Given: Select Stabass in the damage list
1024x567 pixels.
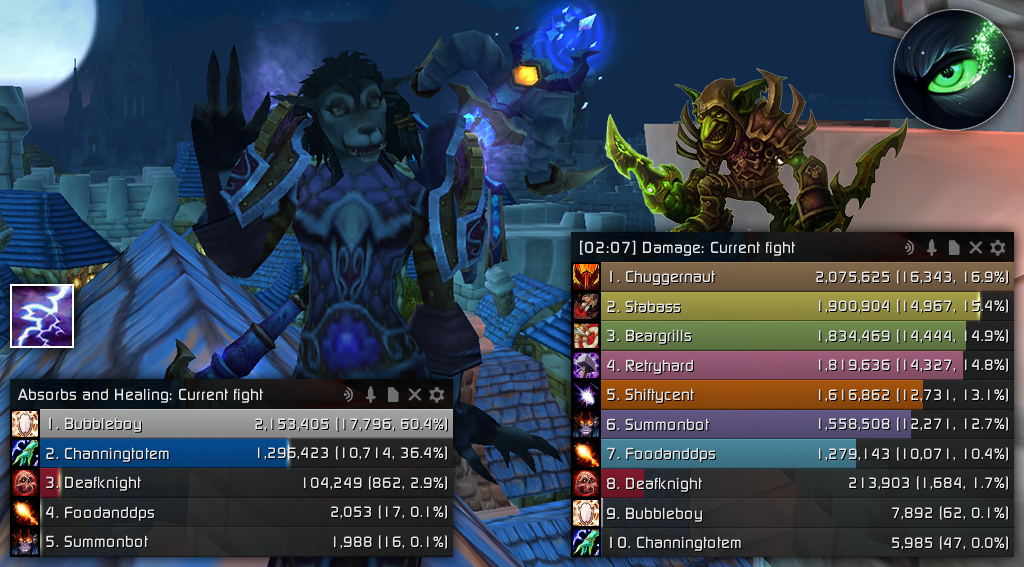Looking at the screenshot, I should point(792,307).
